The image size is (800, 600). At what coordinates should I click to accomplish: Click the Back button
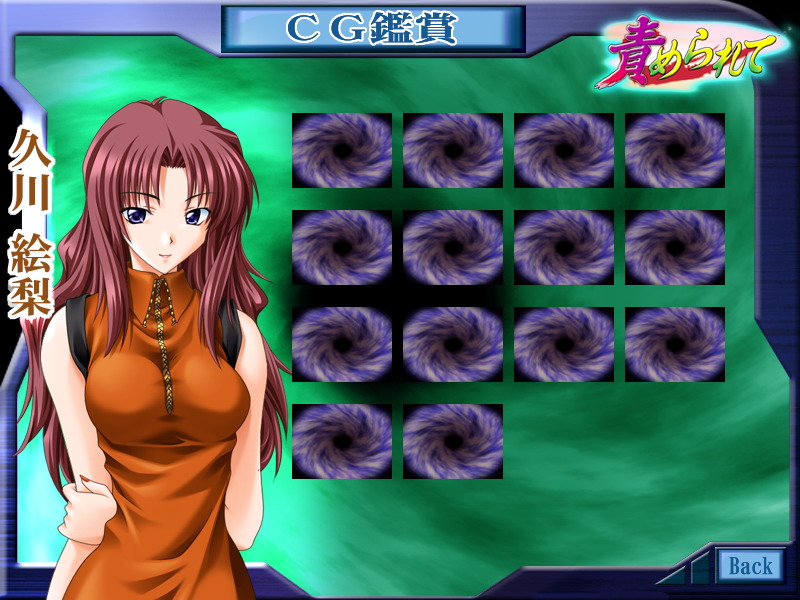coord(750,566)
